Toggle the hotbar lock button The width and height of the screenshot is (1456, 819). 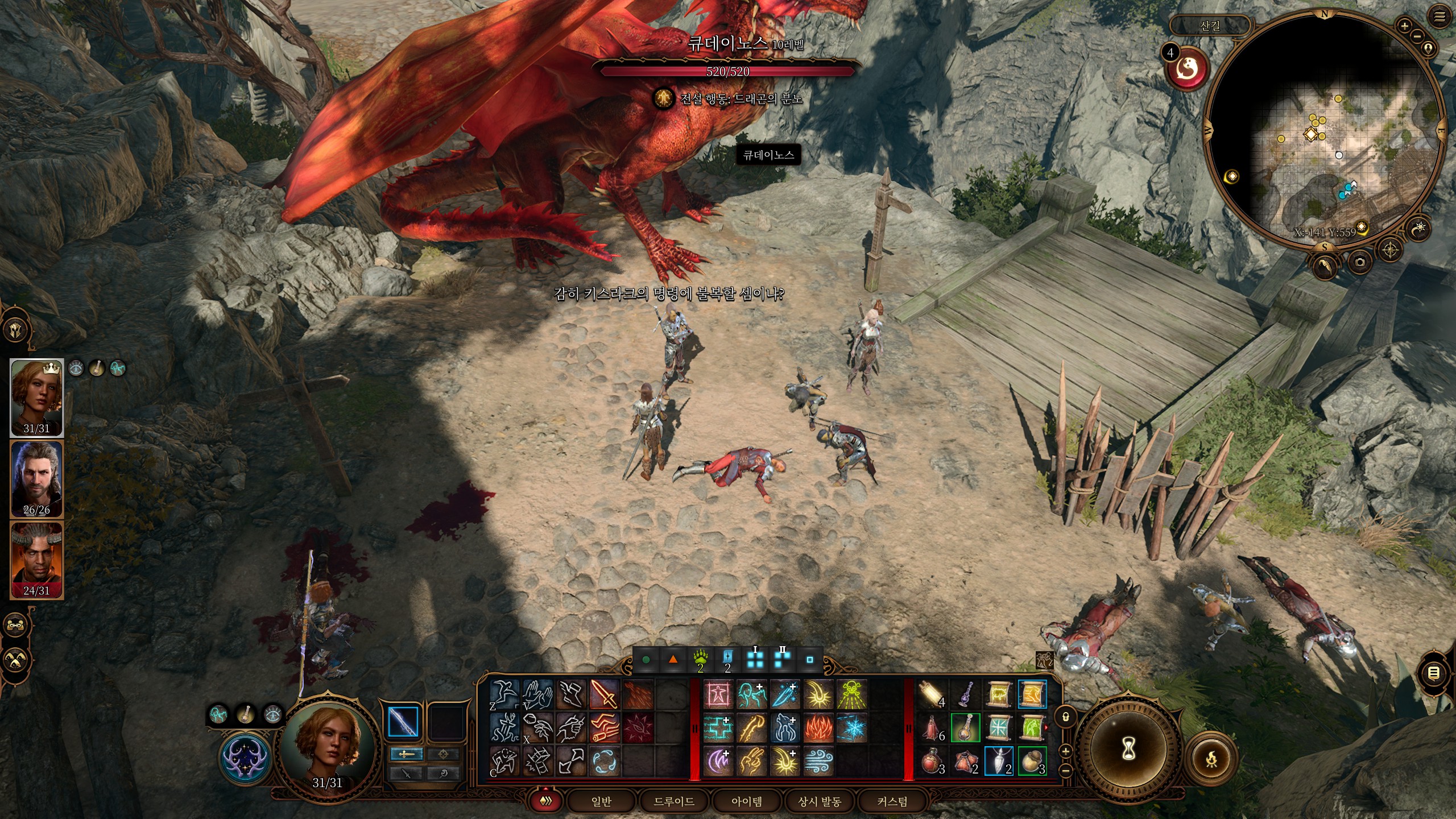click(x=1066, y=717)
